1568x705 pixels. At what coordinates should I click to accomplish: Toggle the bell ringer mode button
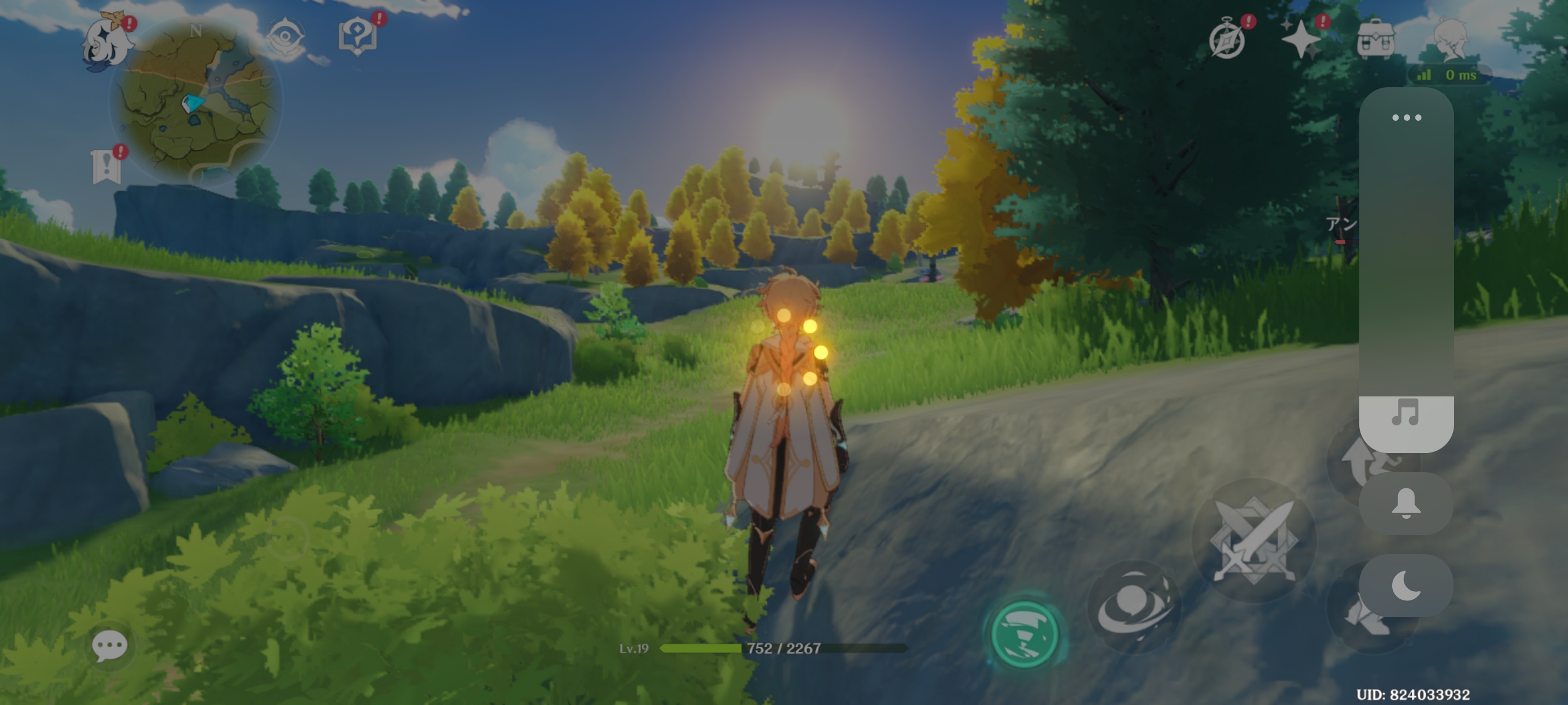pyautogui.click(x=1406, y=504)
